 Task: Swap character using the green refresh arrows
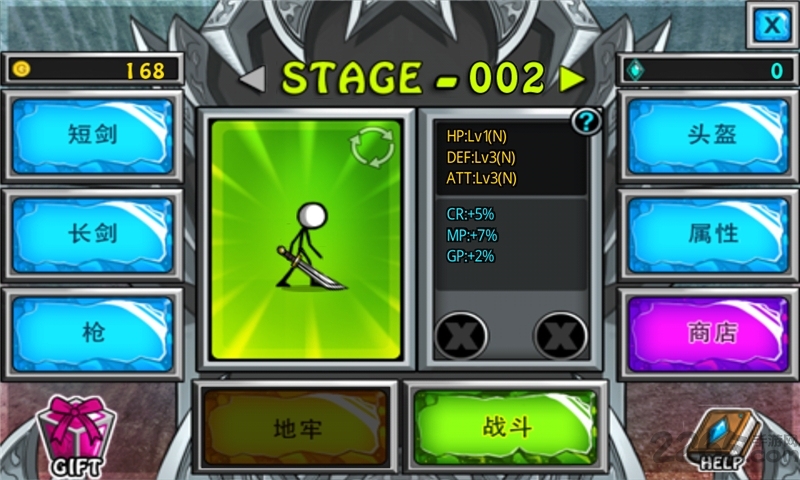[371, 150]
